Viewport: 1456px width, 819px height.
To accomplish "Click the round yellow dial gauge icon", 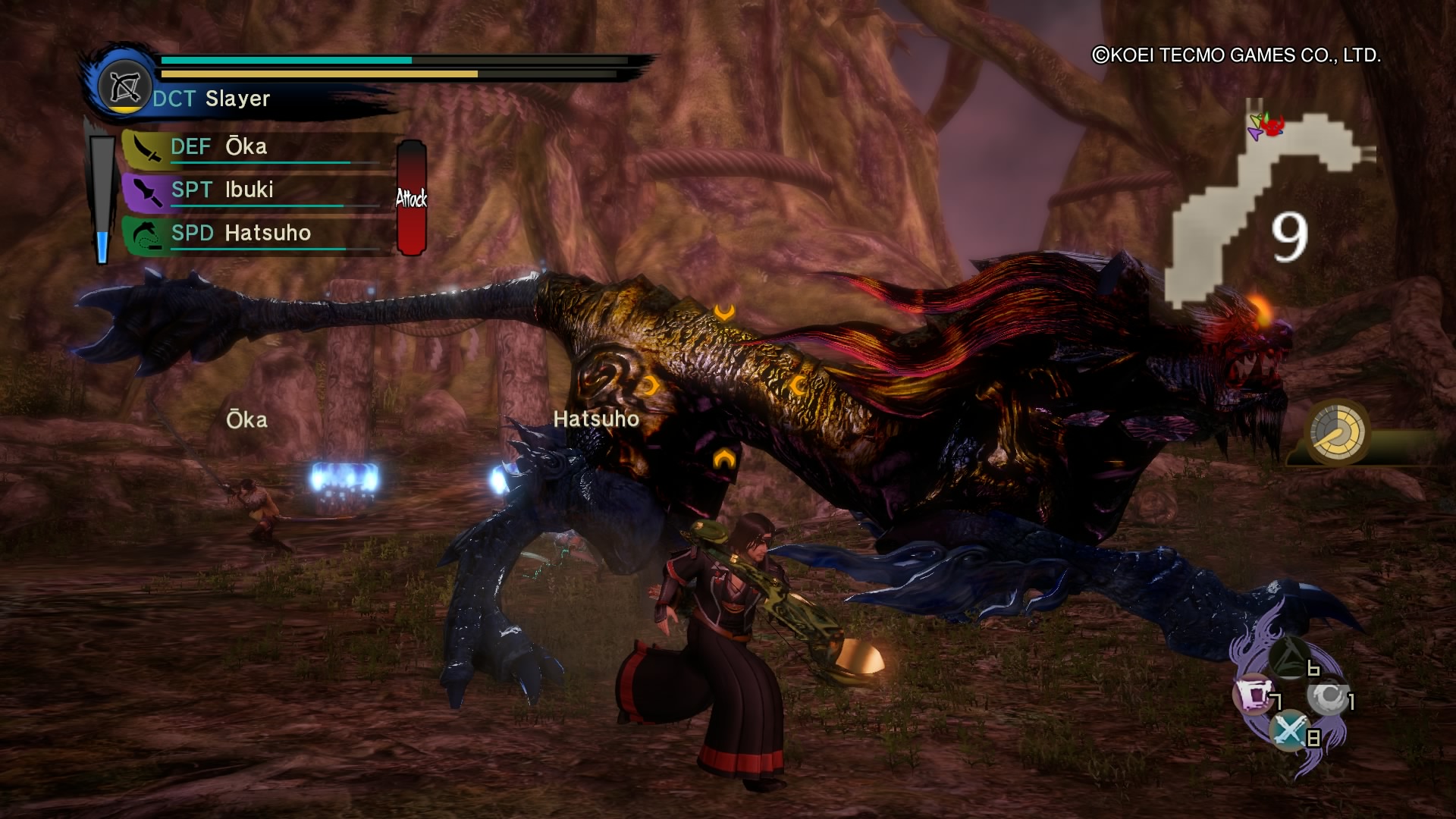I will pos(1338,432).
